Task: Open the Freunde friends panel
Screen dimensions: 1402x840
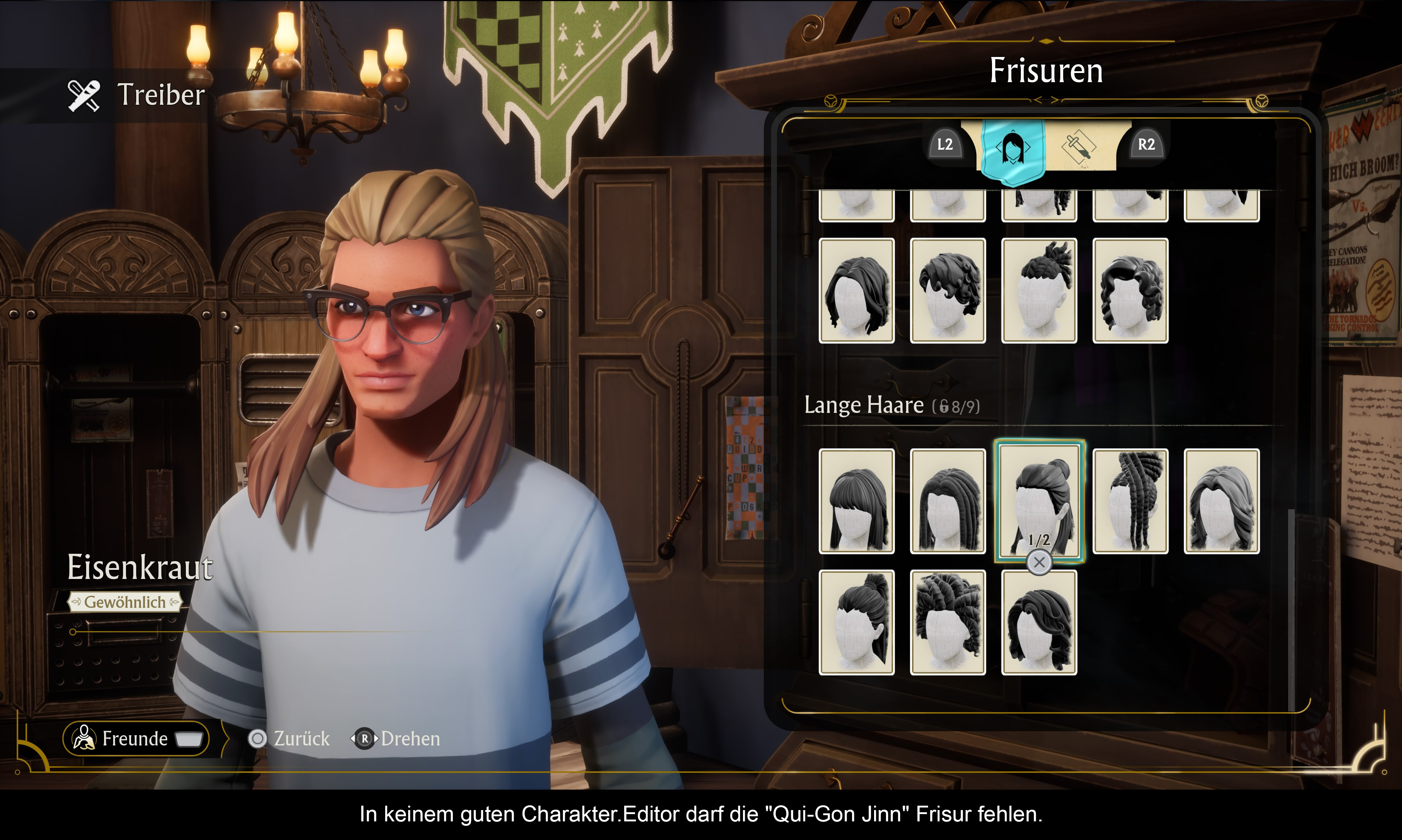Action: click(136, 738)
